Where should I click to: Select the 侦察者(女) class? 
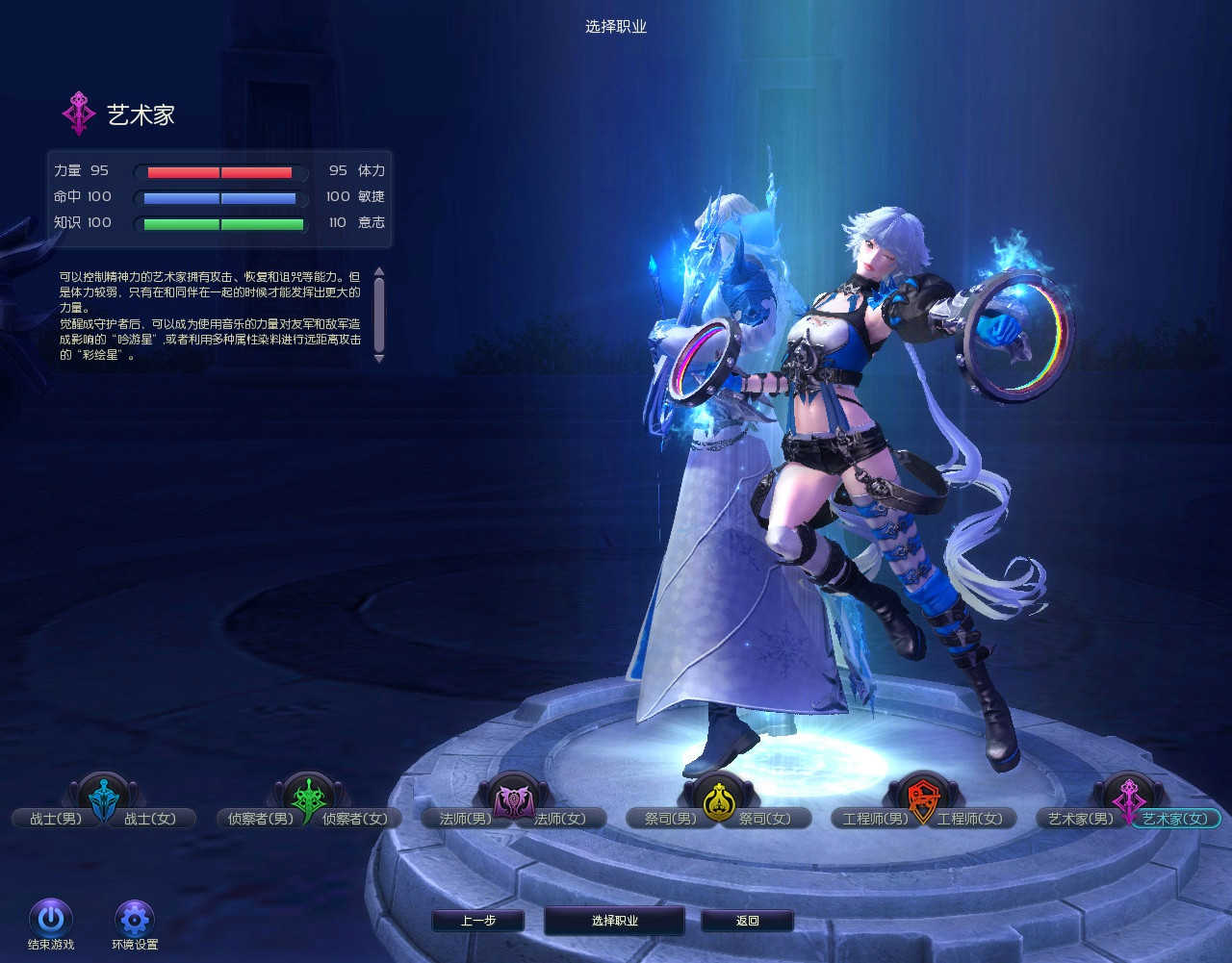(354, 819)
